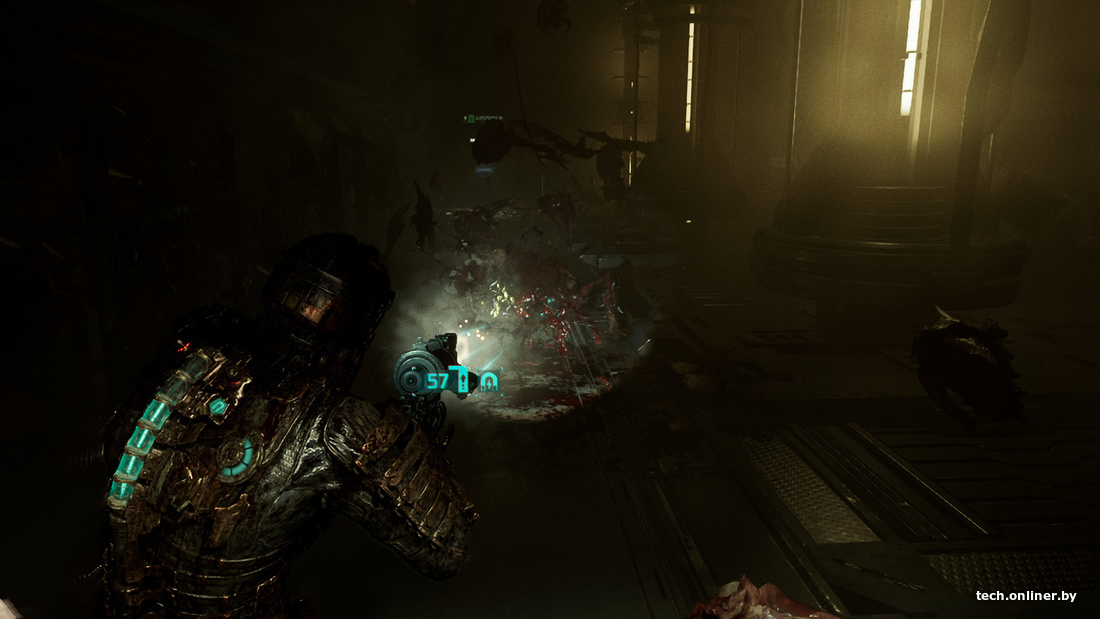Click the magnet icon beside the ammo counter

tap(488, 381)
